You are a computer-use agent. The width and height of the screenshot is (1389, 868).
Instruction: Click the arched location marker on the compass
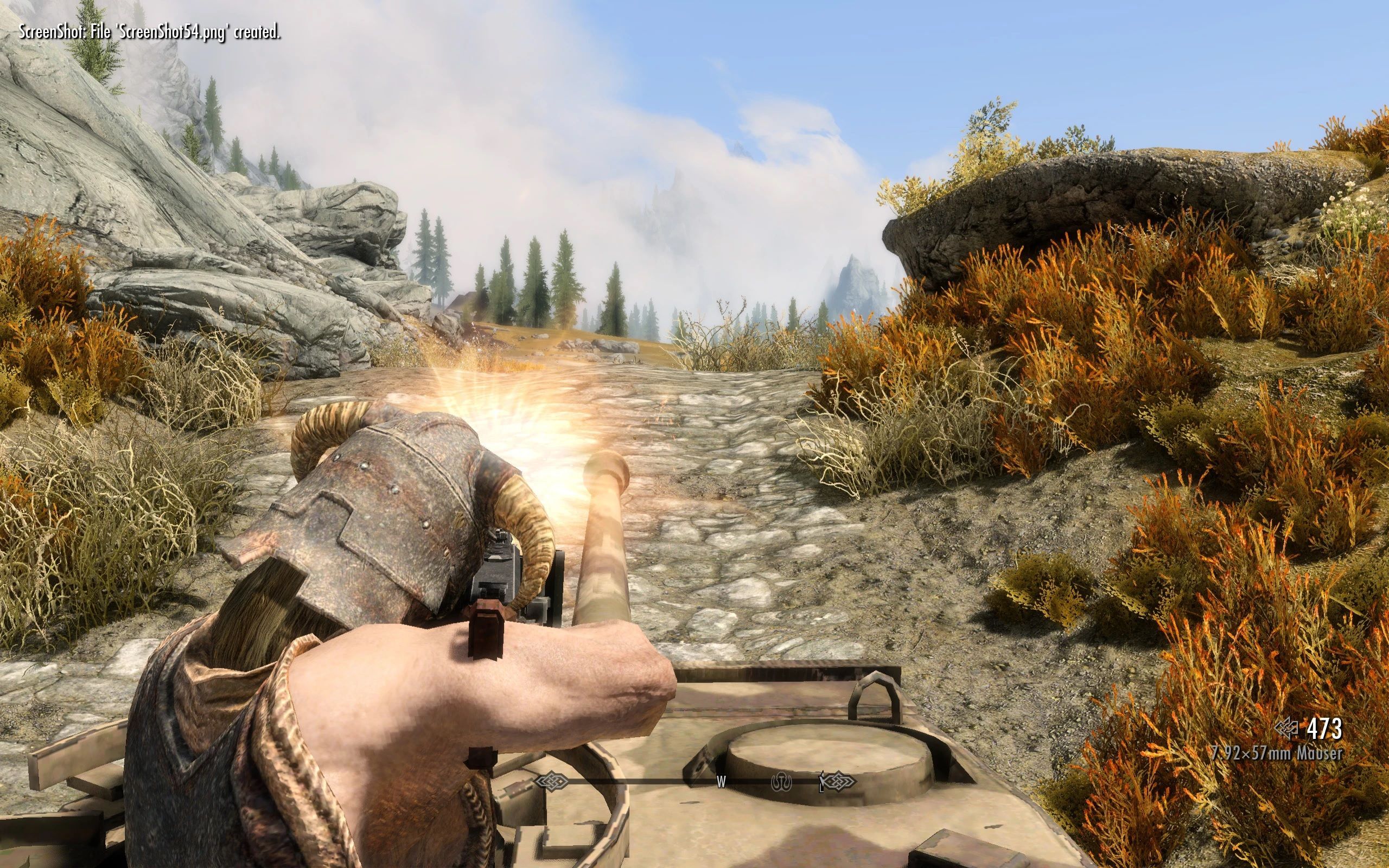(x=781, y=781)
